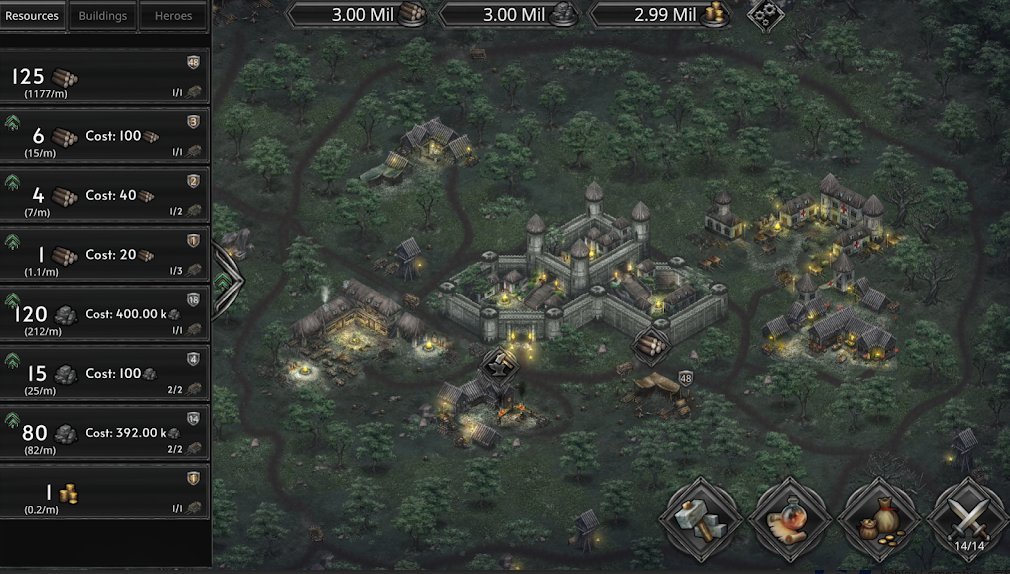Select the 125 wood resource row
This screenshot has width=1010, height=574.
point(105,76)
